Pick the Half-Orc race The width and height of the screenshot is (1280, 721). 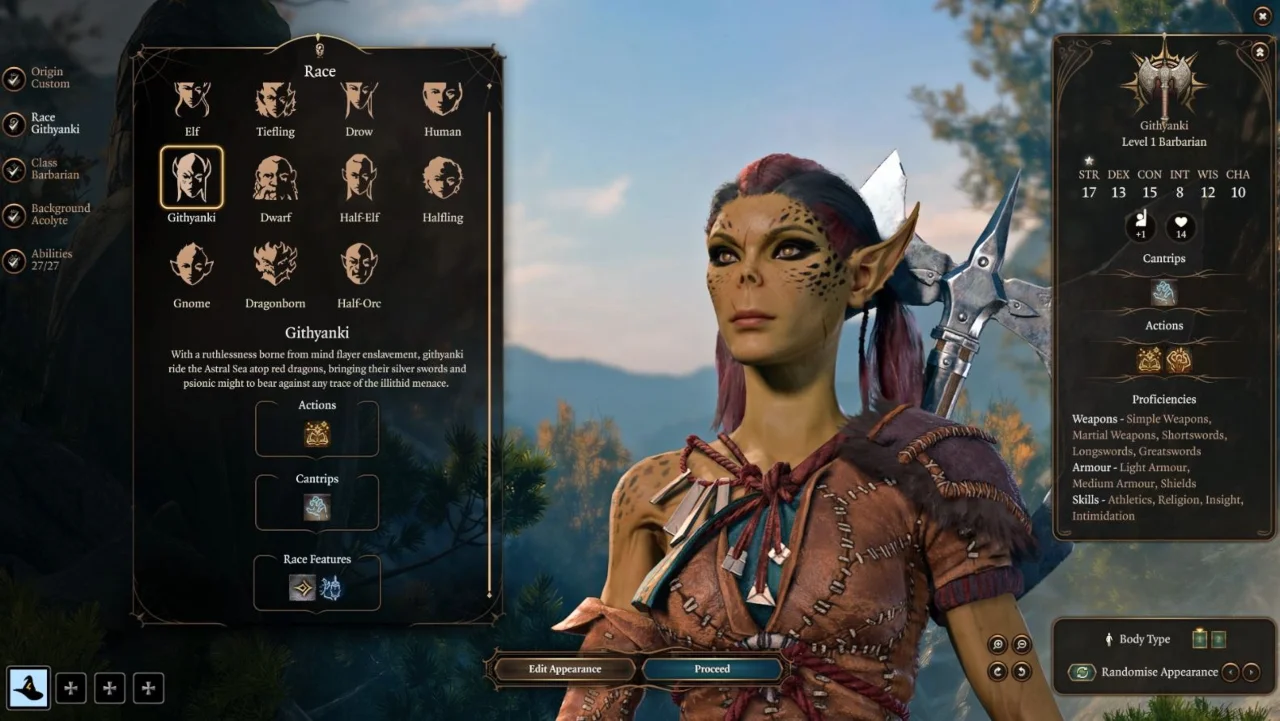click(x=359, y=264)
